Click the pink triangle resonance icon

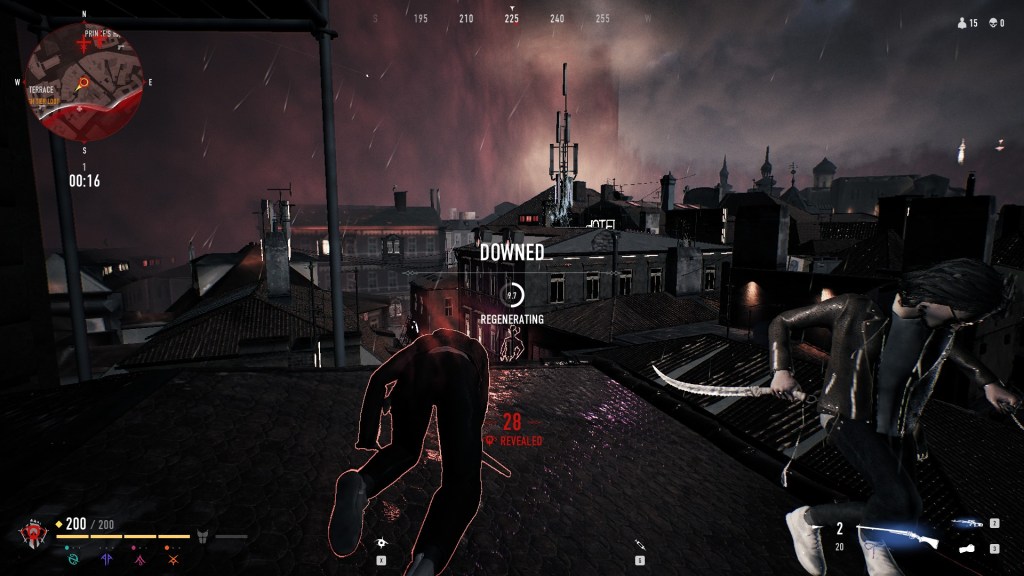coord(140,560)
